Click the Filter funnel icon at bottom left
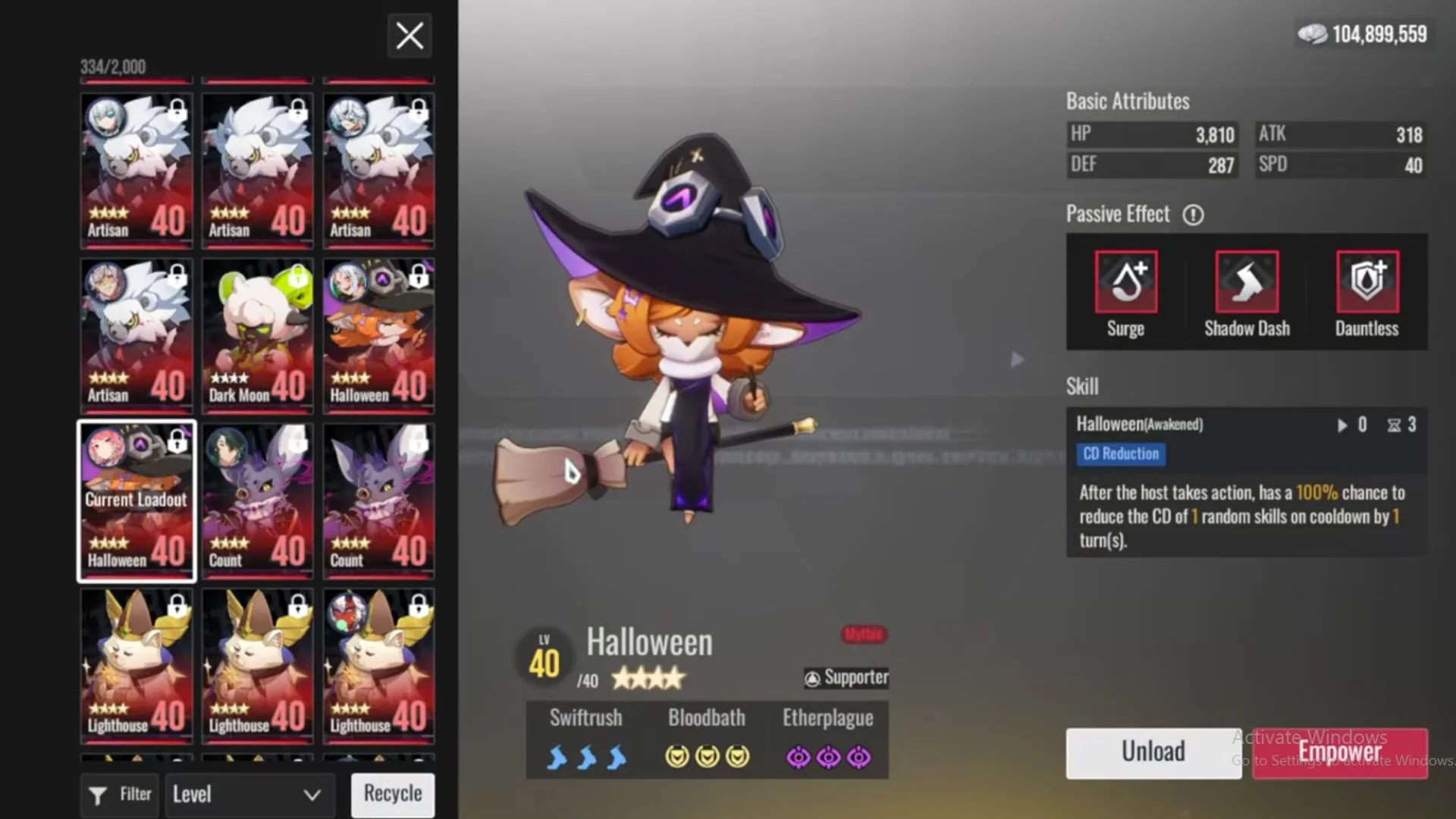The height and width of the screenshot is (819, 1456). (98, 795)
